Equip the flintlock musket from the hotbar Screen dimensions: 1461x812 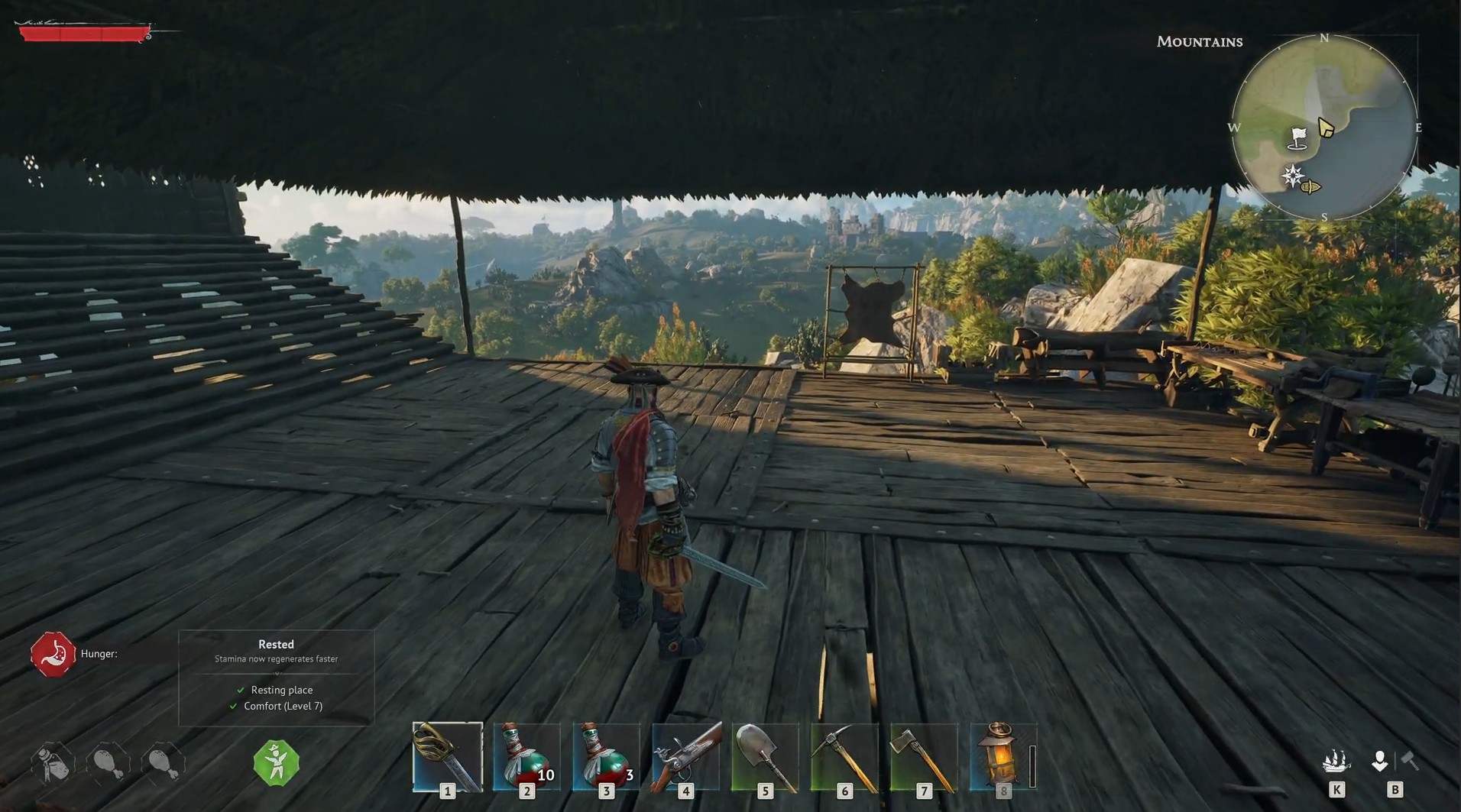685,756
